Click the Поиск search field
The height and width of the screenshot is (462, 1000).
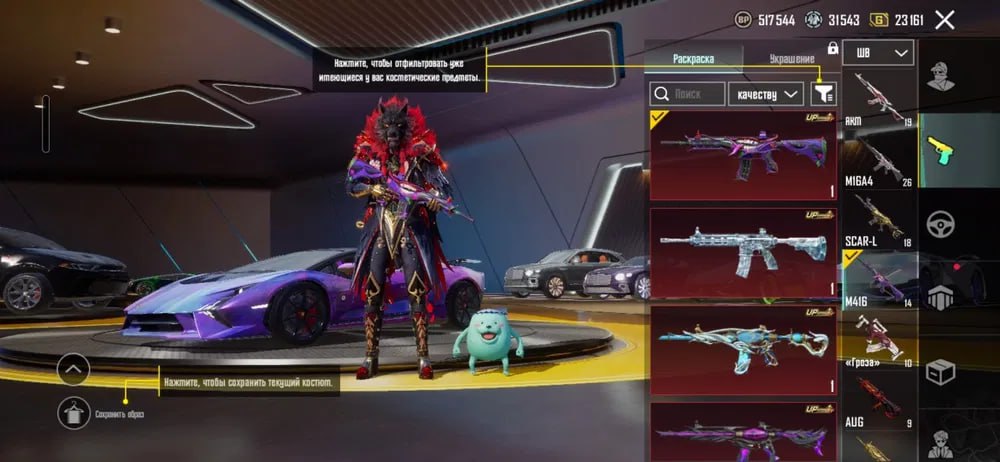pyautogui.click(x=687, y=94)
